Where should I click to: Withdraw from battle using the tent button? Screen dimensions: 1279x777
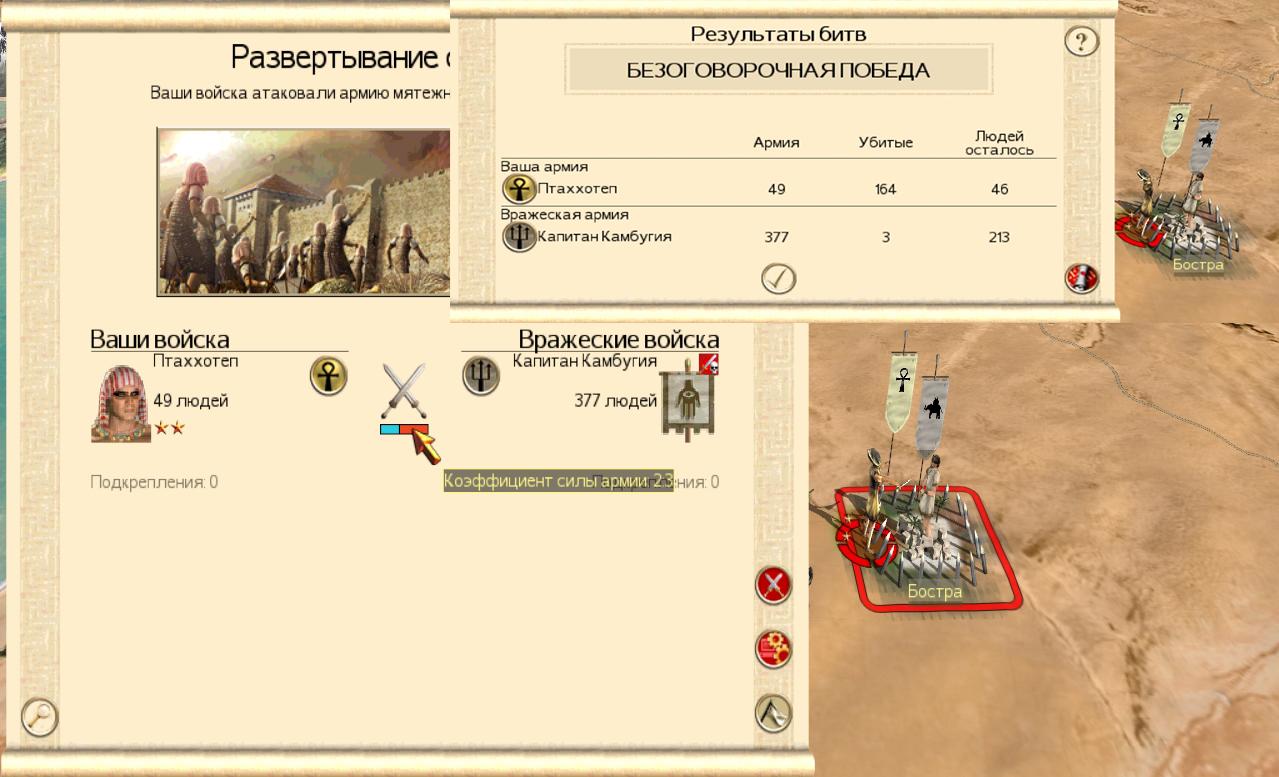[x=773, y=713]
